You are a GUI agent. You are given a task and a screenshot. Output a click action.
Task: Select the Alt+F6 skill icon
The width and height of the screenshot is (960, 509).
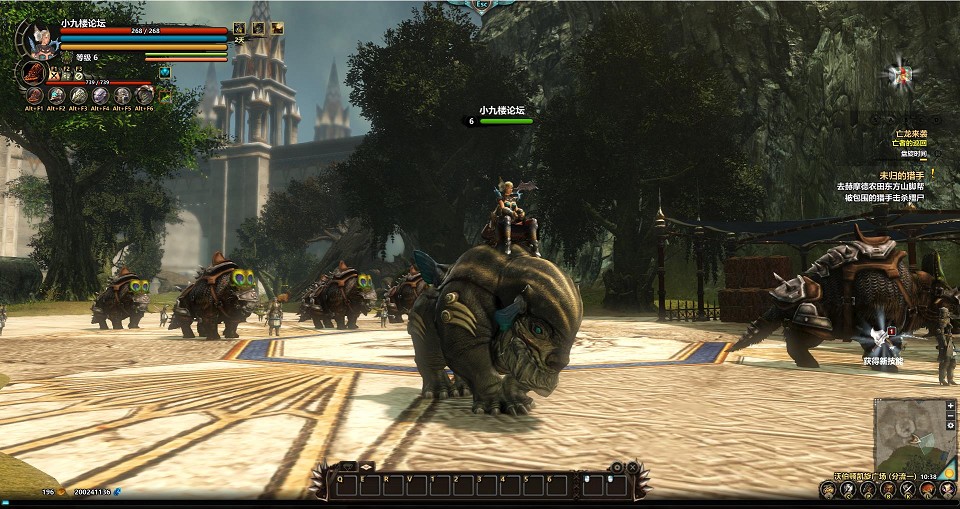point(144,95)
